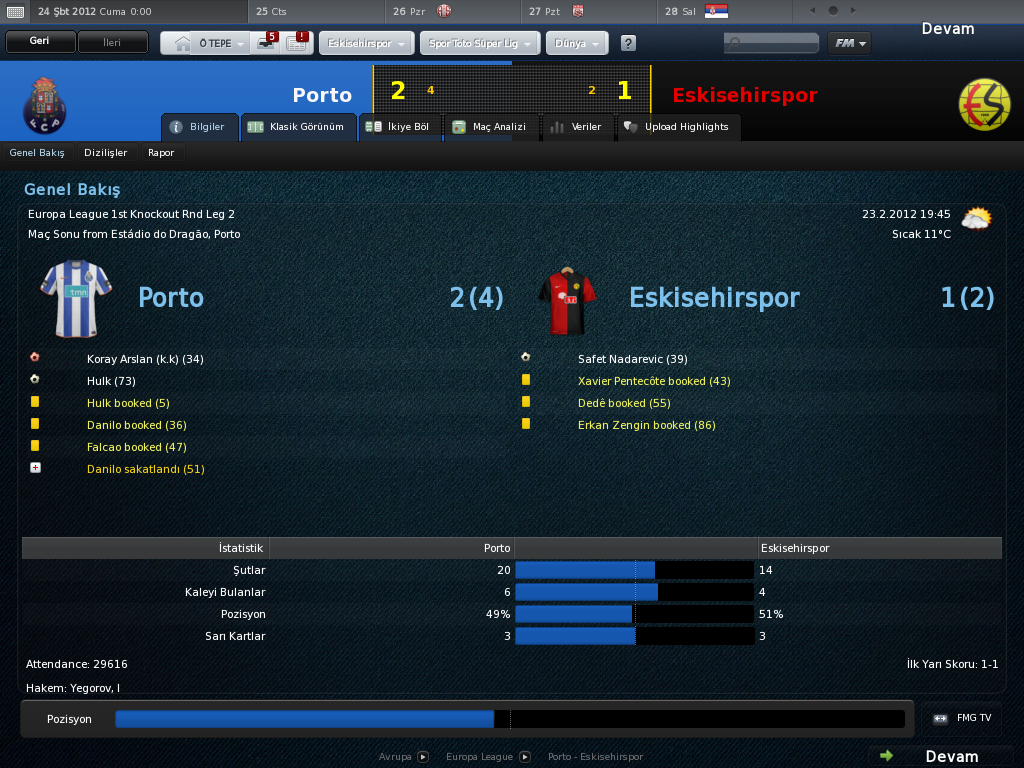This screenshot has height=768, width=1024.
Task: Go back with the Geri button
Action: click(40, 43)
